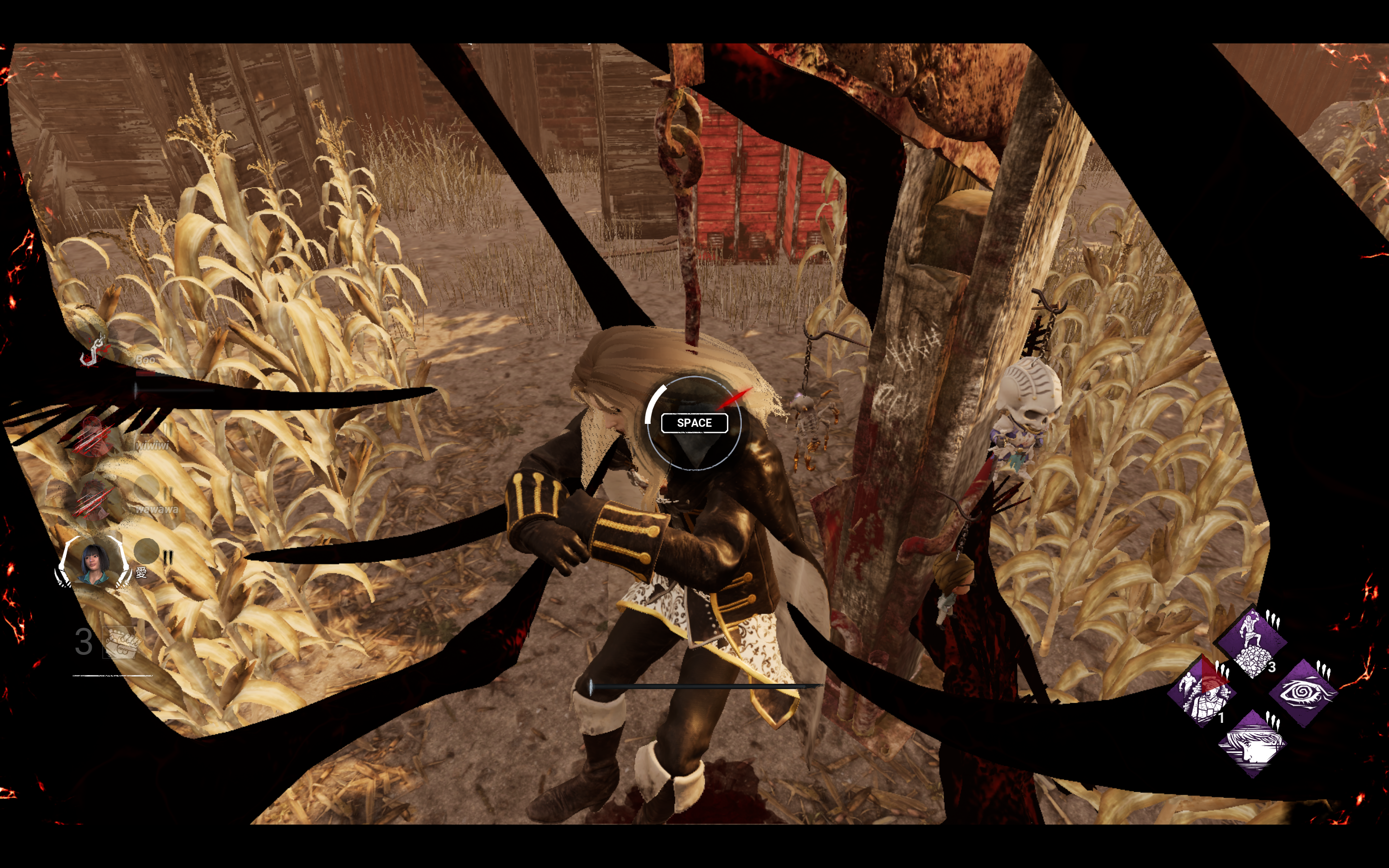Select the spiral eye perk icon

point(1303,692)
